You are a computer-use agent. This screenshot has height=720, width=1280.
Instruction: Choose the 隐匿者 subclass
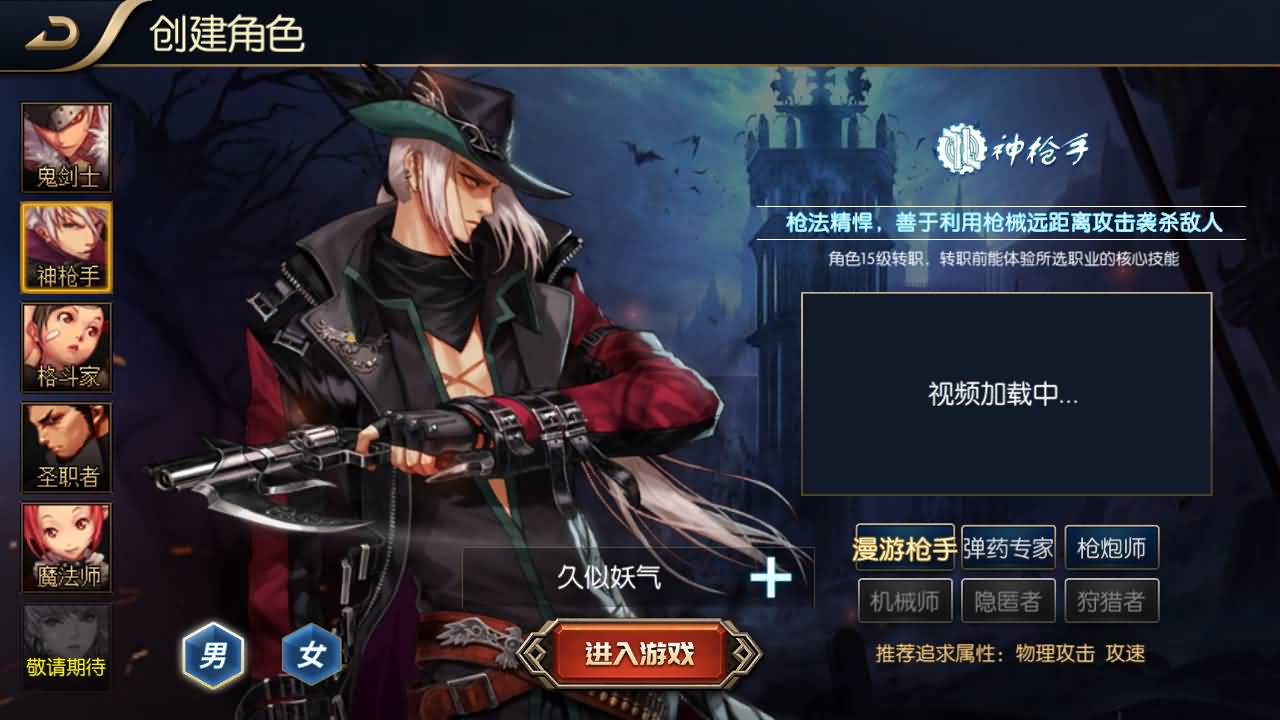tap(1008, 600)
